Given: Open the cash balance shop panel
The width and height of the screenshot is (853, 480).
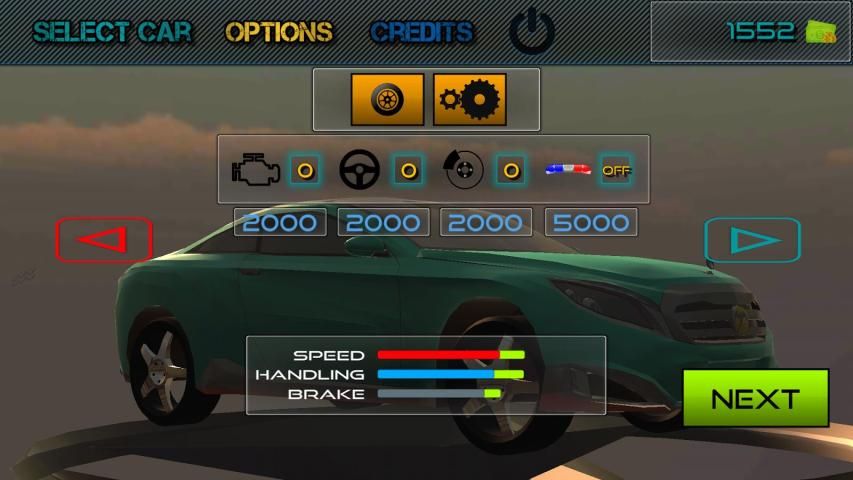Looking at the screenshot, I should pyautogui.click(x=750, y=32).
